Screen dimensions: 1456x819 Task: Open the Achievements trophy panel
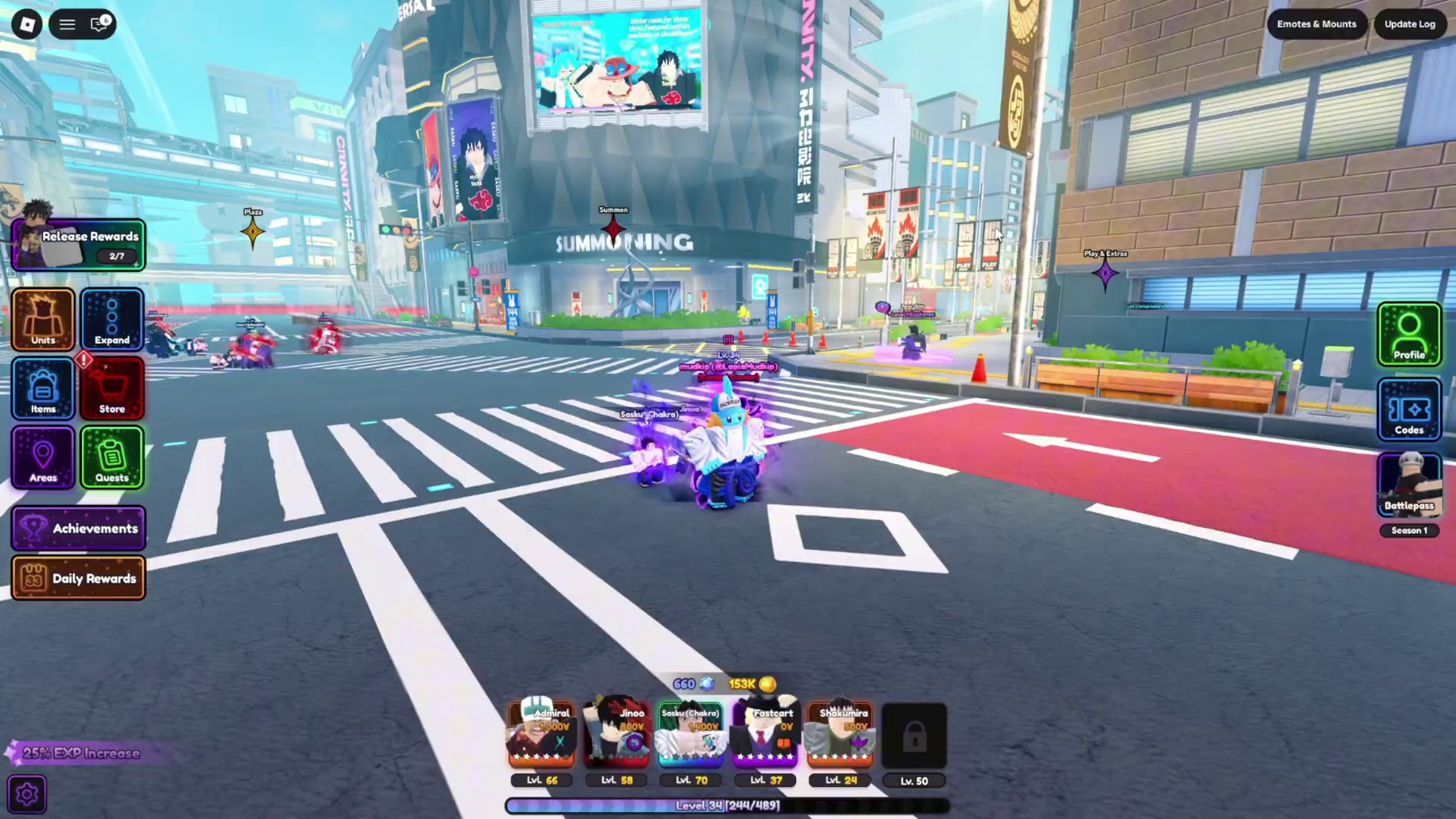(x=78, y=529)
